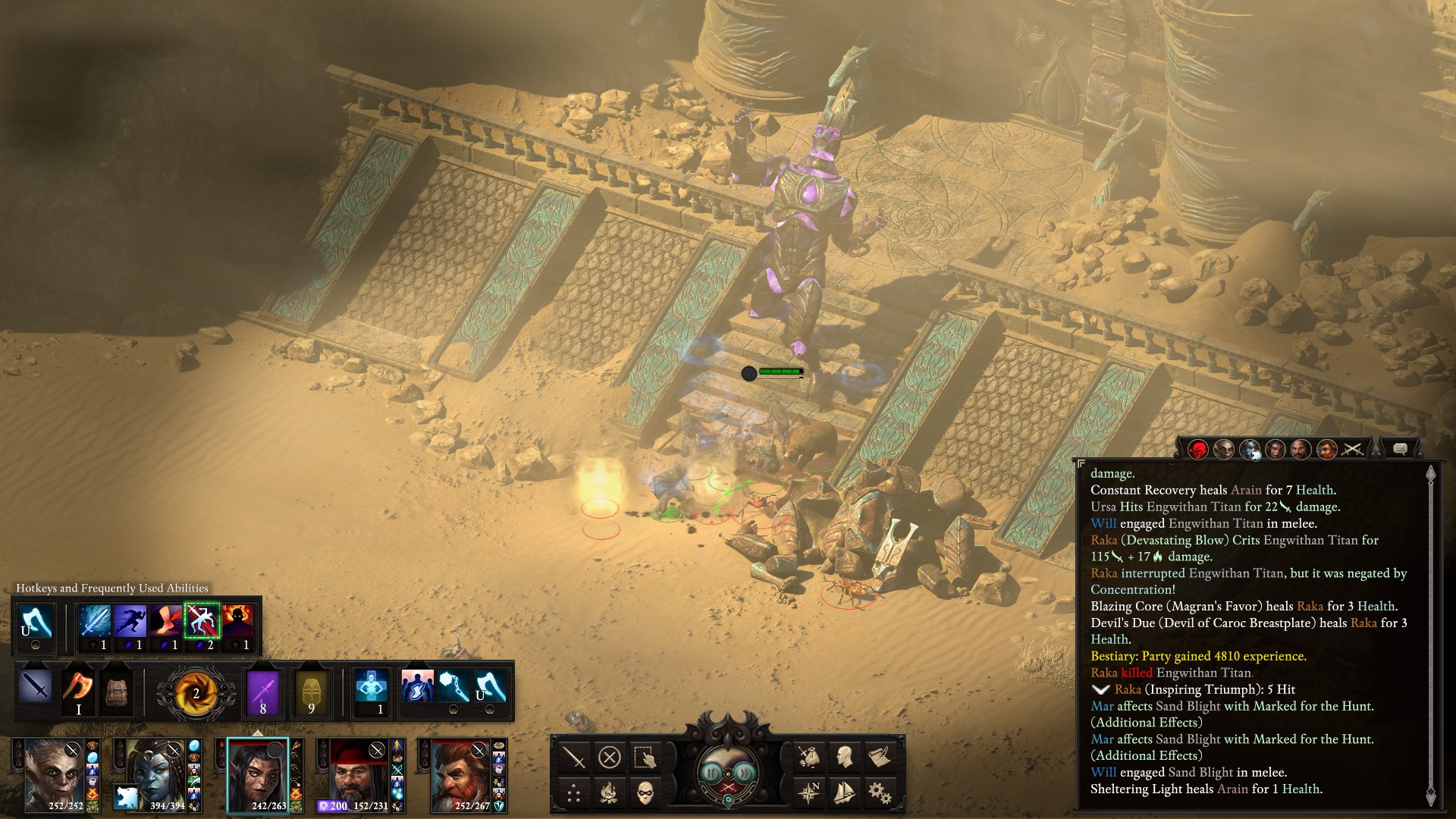Viewport: 1456px width, 819px height.
Task: Open the options gear menu
Action: [x=880, y=793]
